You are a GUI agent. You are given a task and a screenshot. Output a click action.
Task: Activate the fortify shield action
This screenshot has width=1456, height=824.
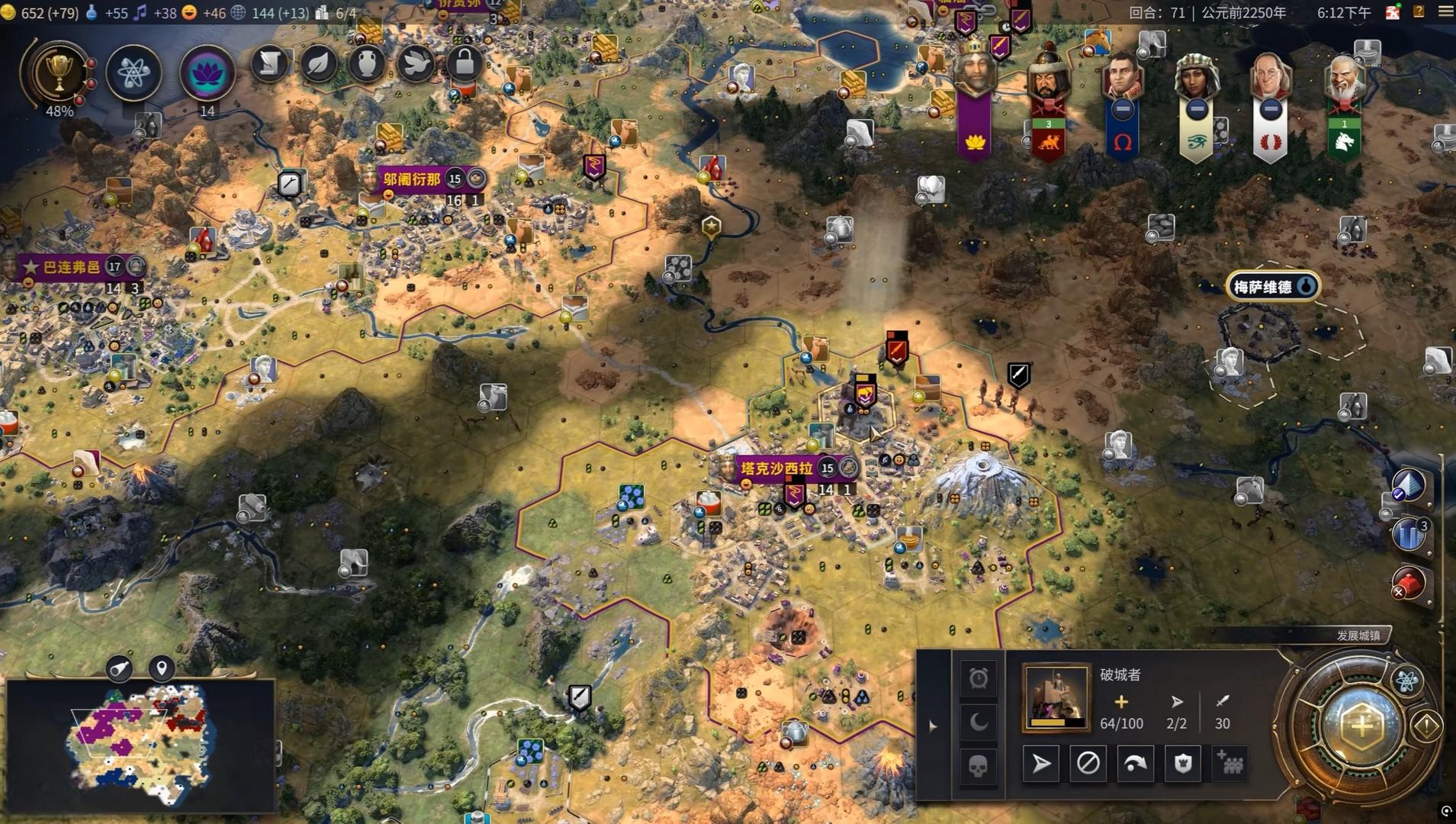(x=1182, y=763)
